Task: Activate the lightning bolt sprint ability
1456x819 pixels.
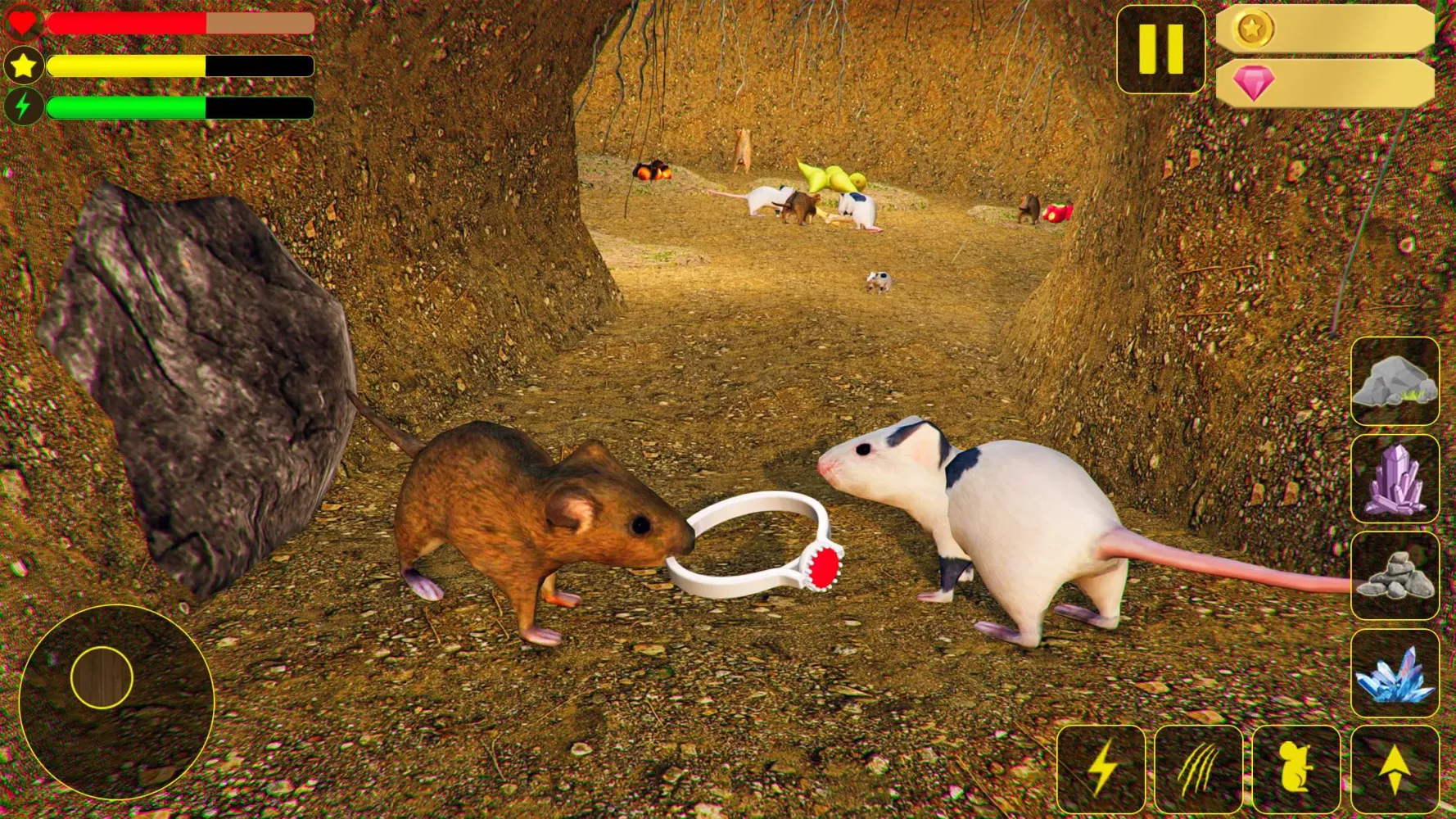Action: pyautogui.click(x=1101, y=768)
